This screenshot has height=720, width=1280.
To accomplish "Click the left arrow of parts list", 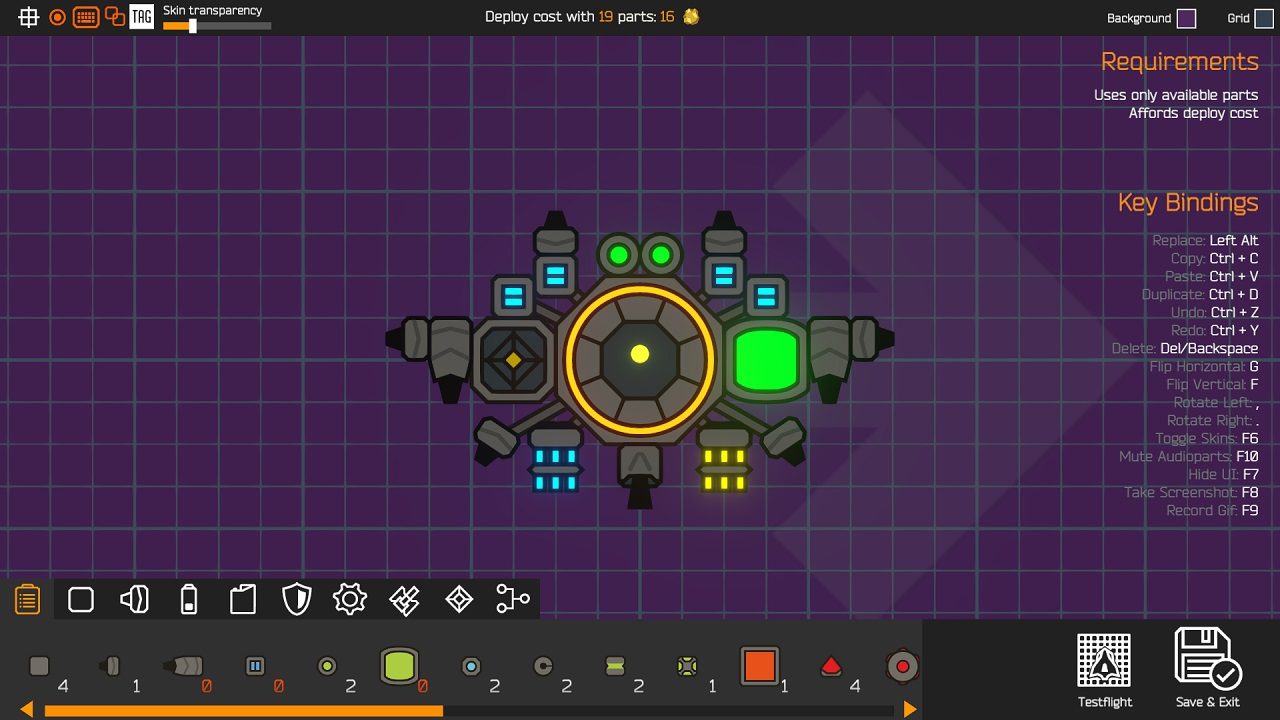I will (27, 710).
